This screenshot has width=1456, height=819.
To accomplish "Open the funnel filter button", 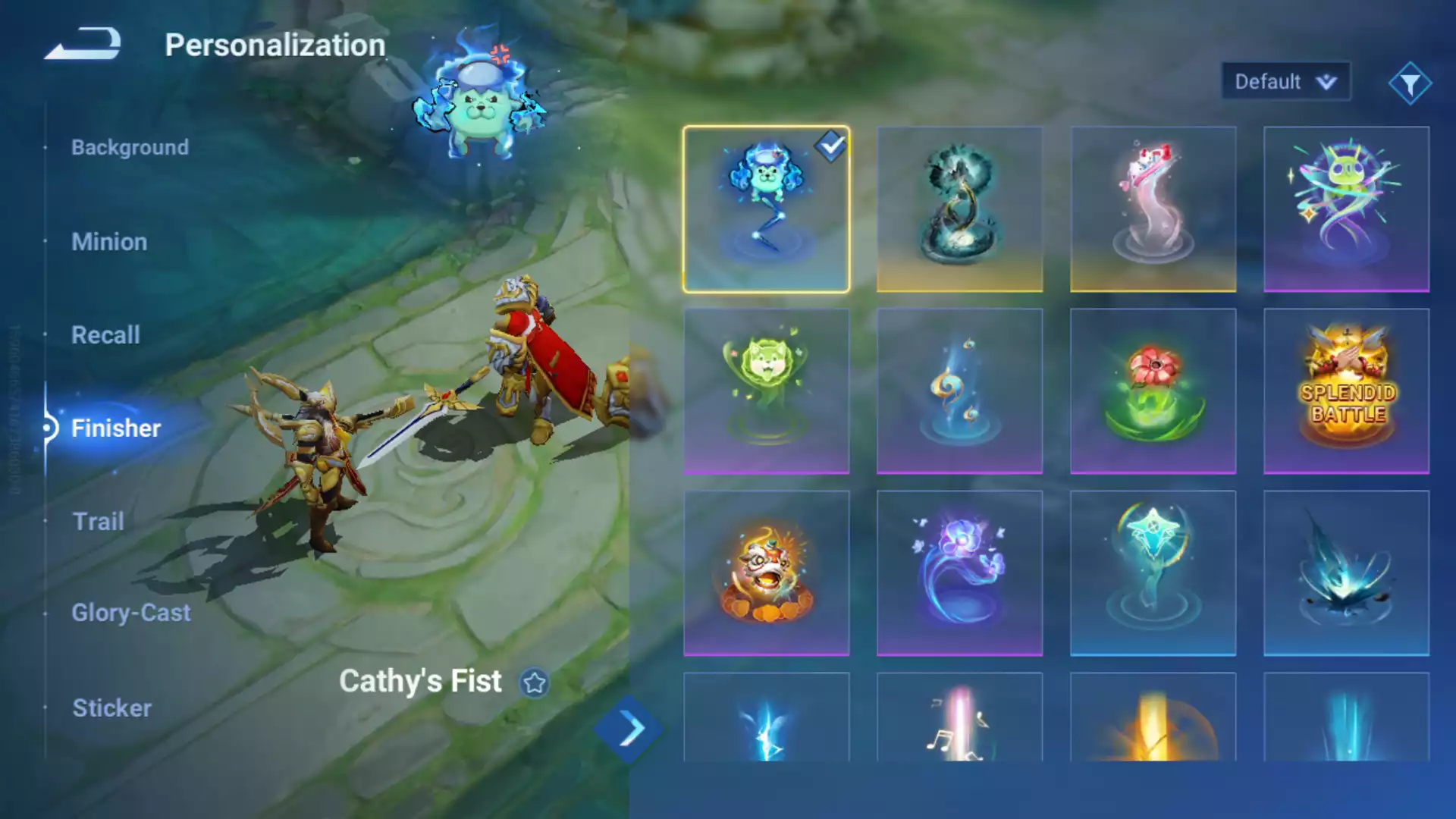I will 1410,83.
